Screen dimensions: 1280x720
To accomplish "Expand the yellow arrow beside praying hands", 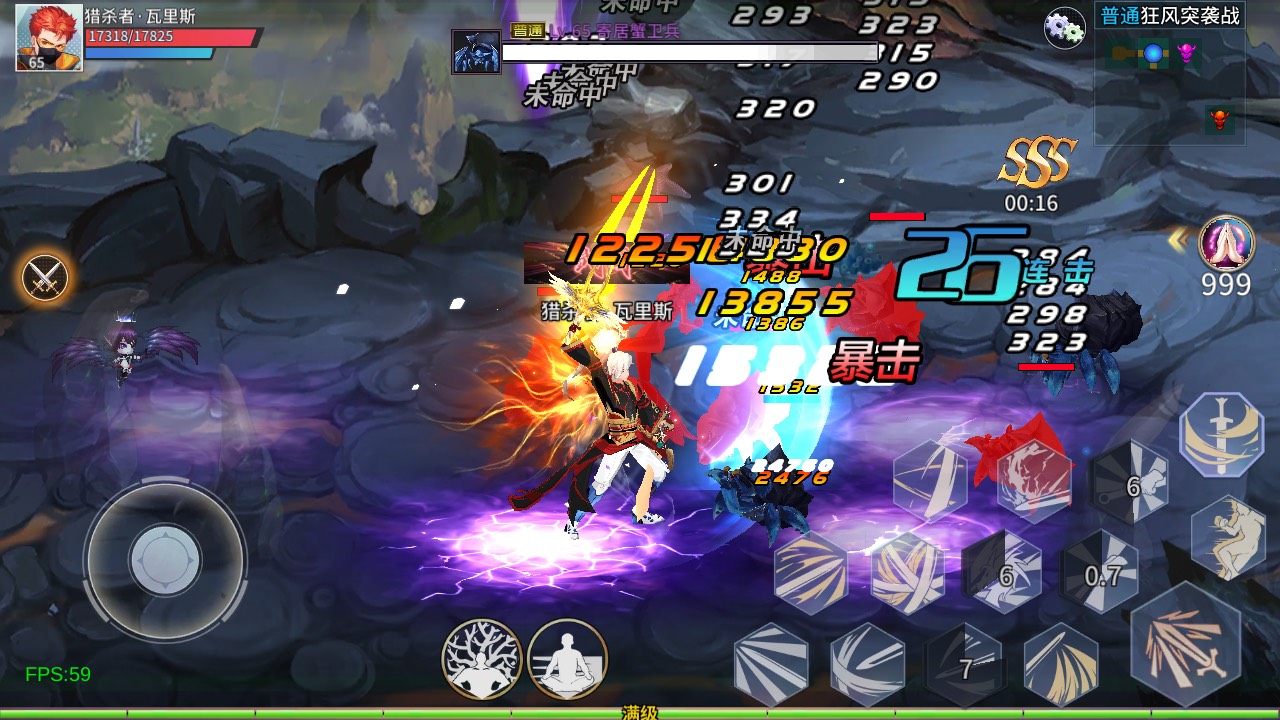I will [x=1180, y=240].
